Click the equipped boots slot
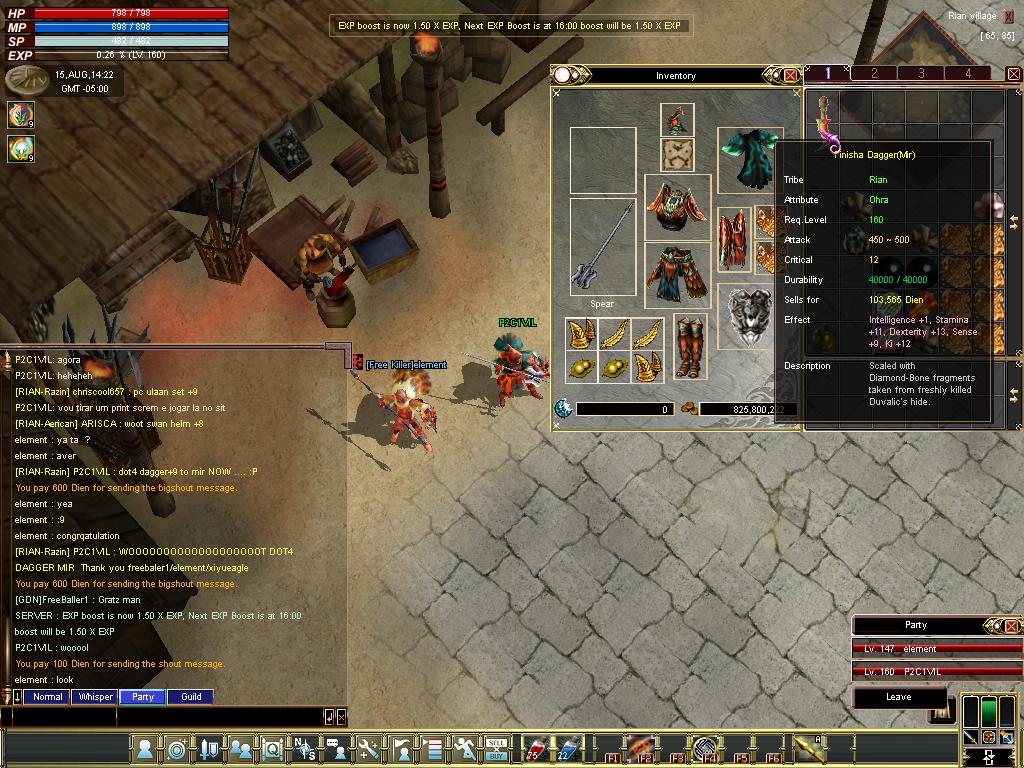 click(x=689, y=346)
